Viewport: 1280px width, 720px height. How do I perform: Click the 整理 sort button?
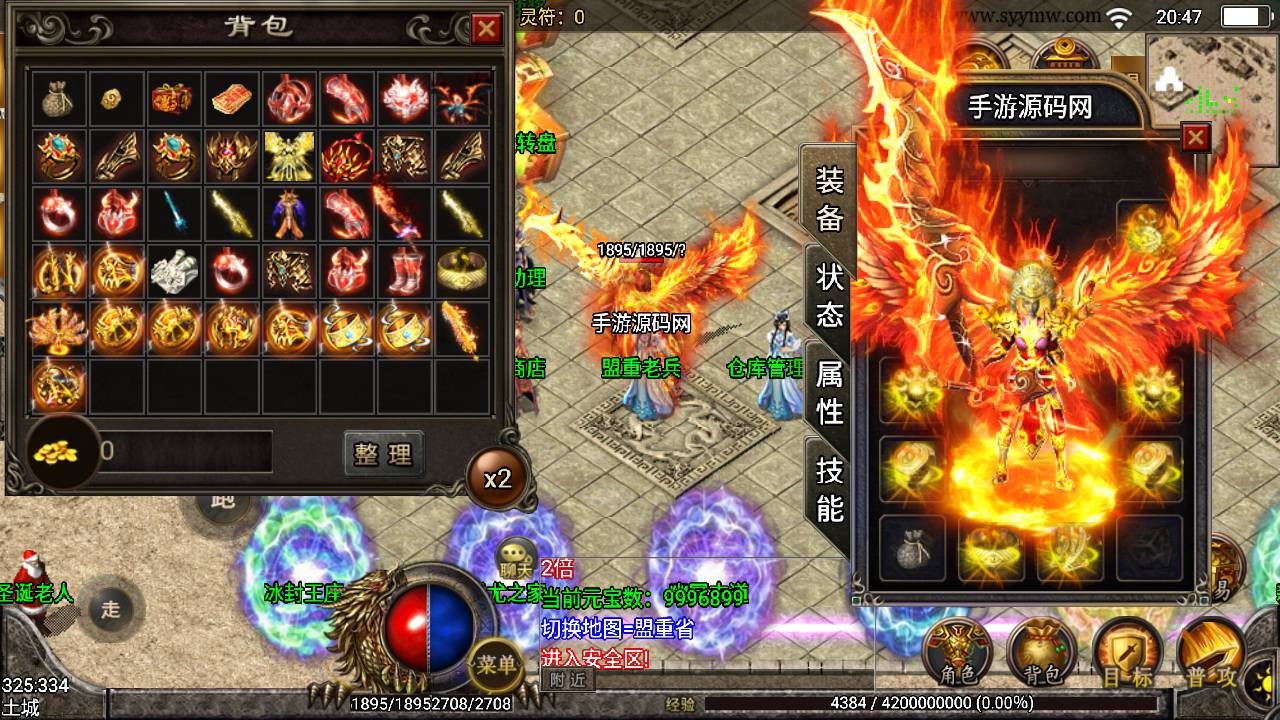[383, 454]
